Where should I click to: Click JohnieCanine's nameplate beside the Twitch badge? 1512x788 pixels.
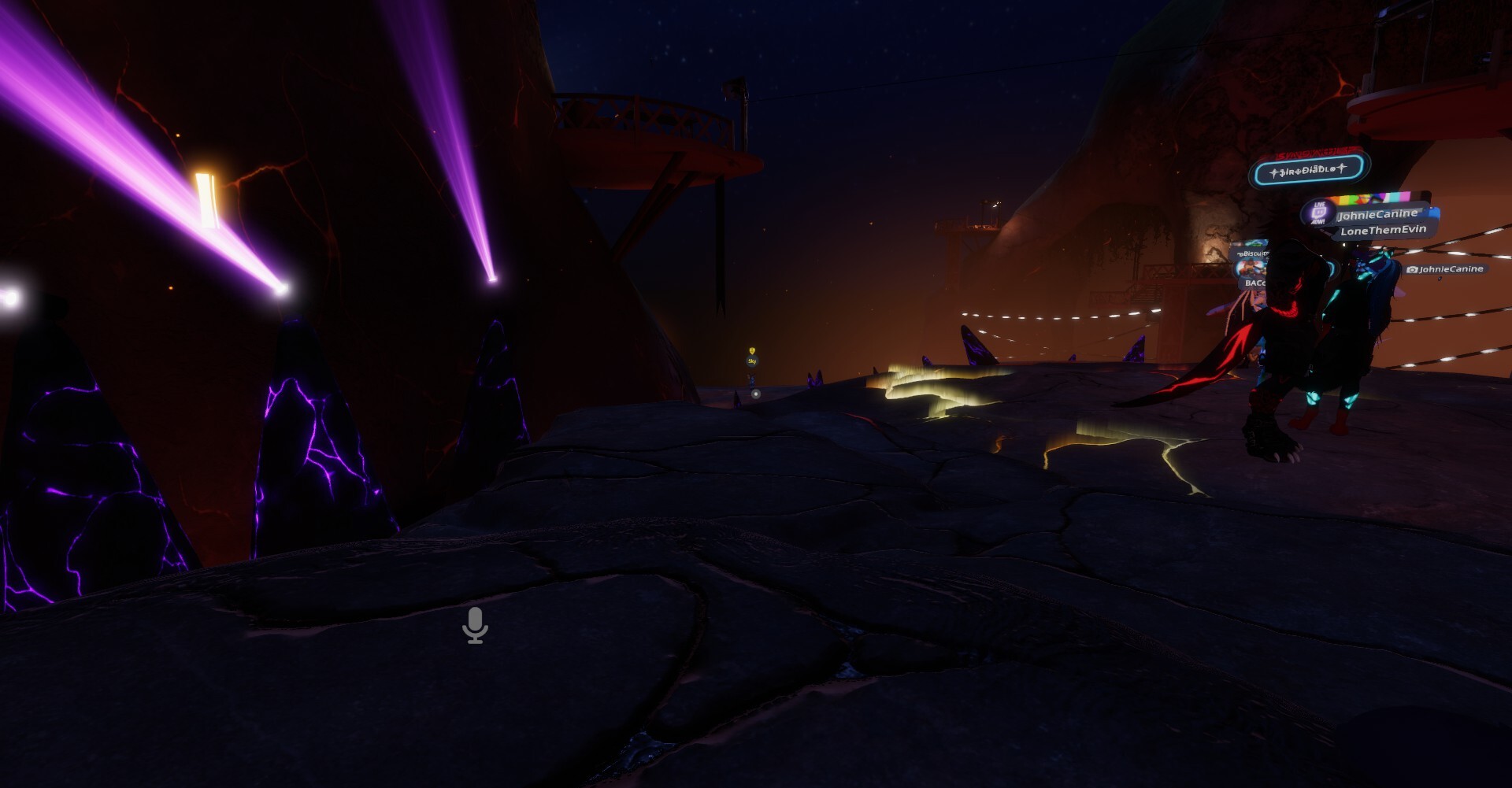1377,214
